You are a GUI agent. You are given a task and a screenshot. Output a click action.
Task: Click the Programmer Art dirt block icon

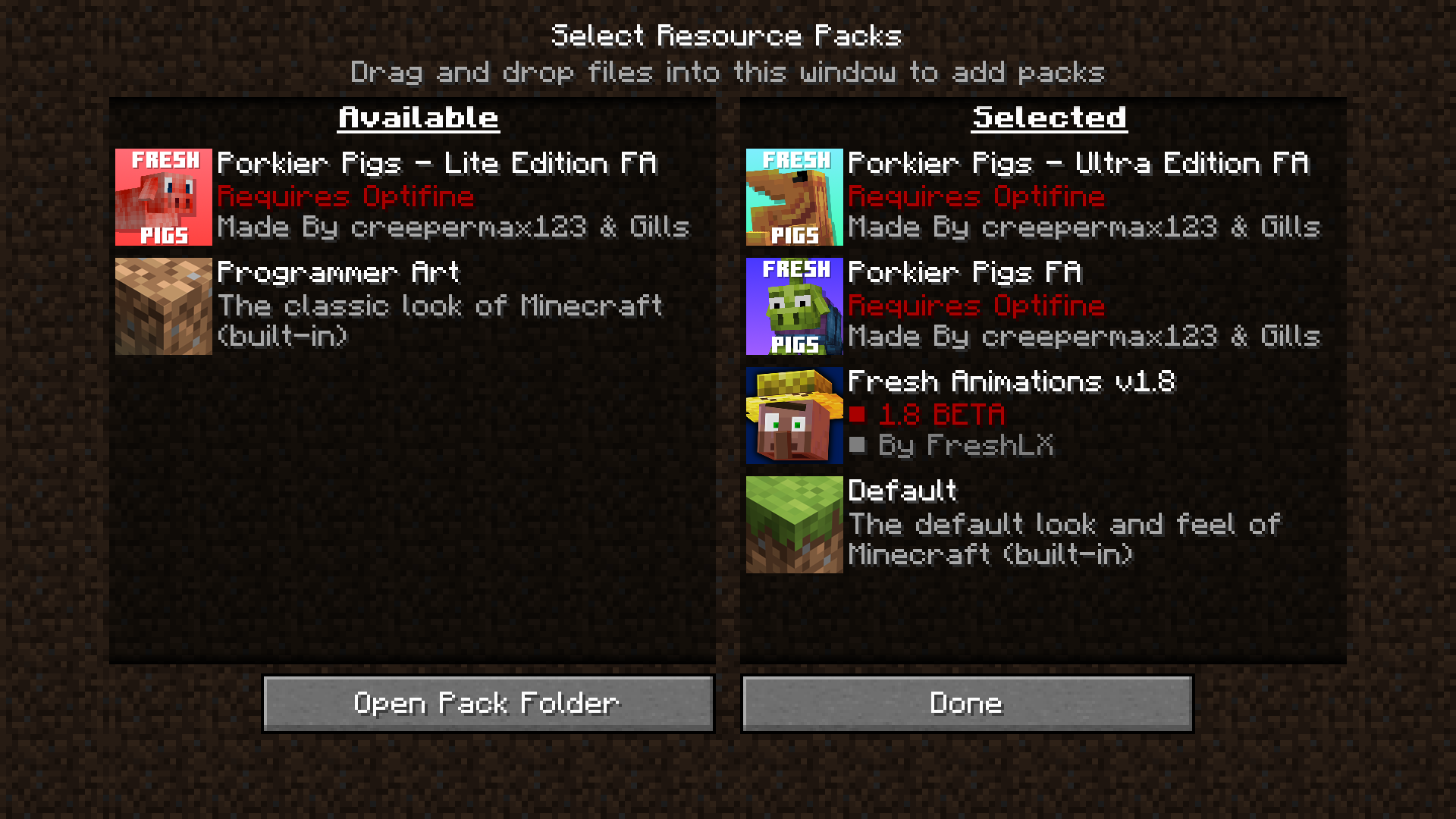click(163, 306)
